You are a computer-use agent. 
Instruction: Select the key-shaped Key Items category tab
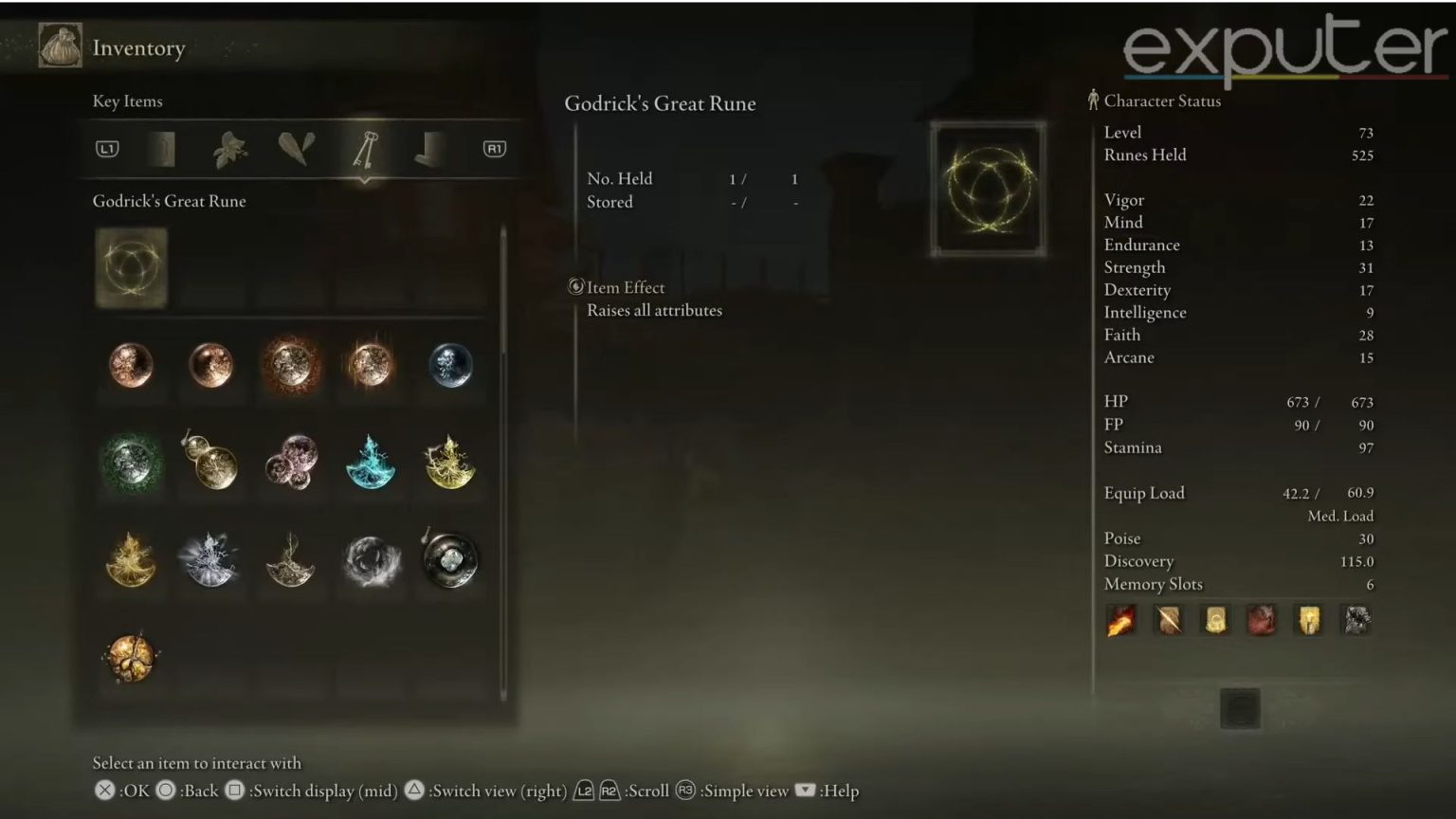point(364,149)
